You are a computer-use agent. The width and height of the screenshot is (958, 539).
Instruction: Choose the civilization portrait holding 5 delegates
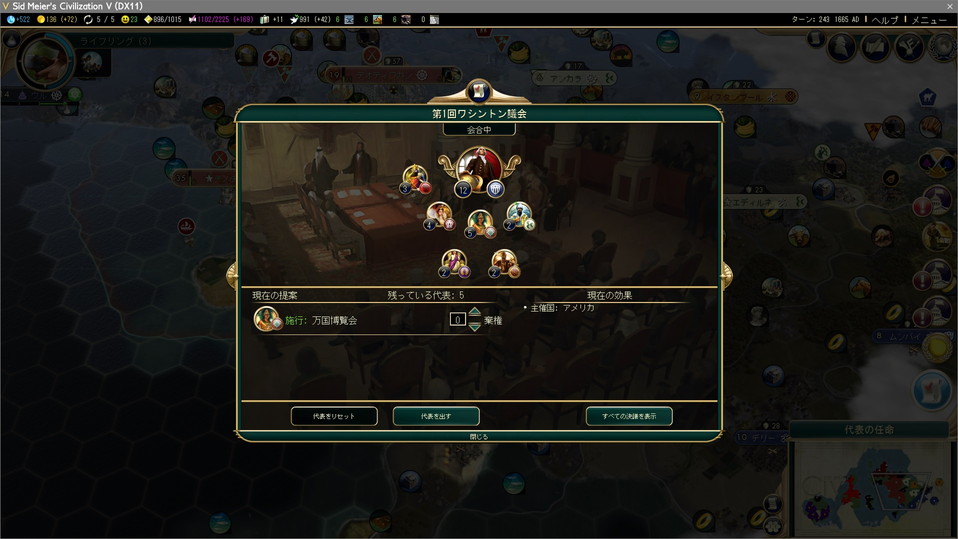tap(480, 223)
